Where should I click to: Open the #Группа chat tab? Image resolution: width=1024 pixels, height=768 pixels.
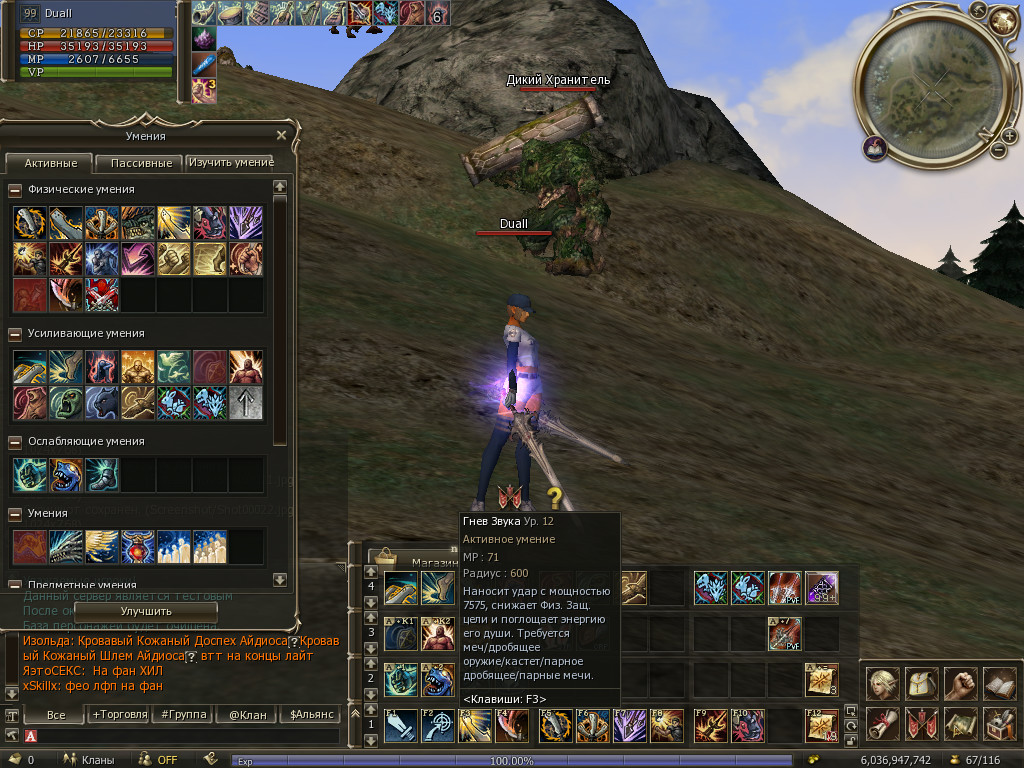(x=183, y=714)
